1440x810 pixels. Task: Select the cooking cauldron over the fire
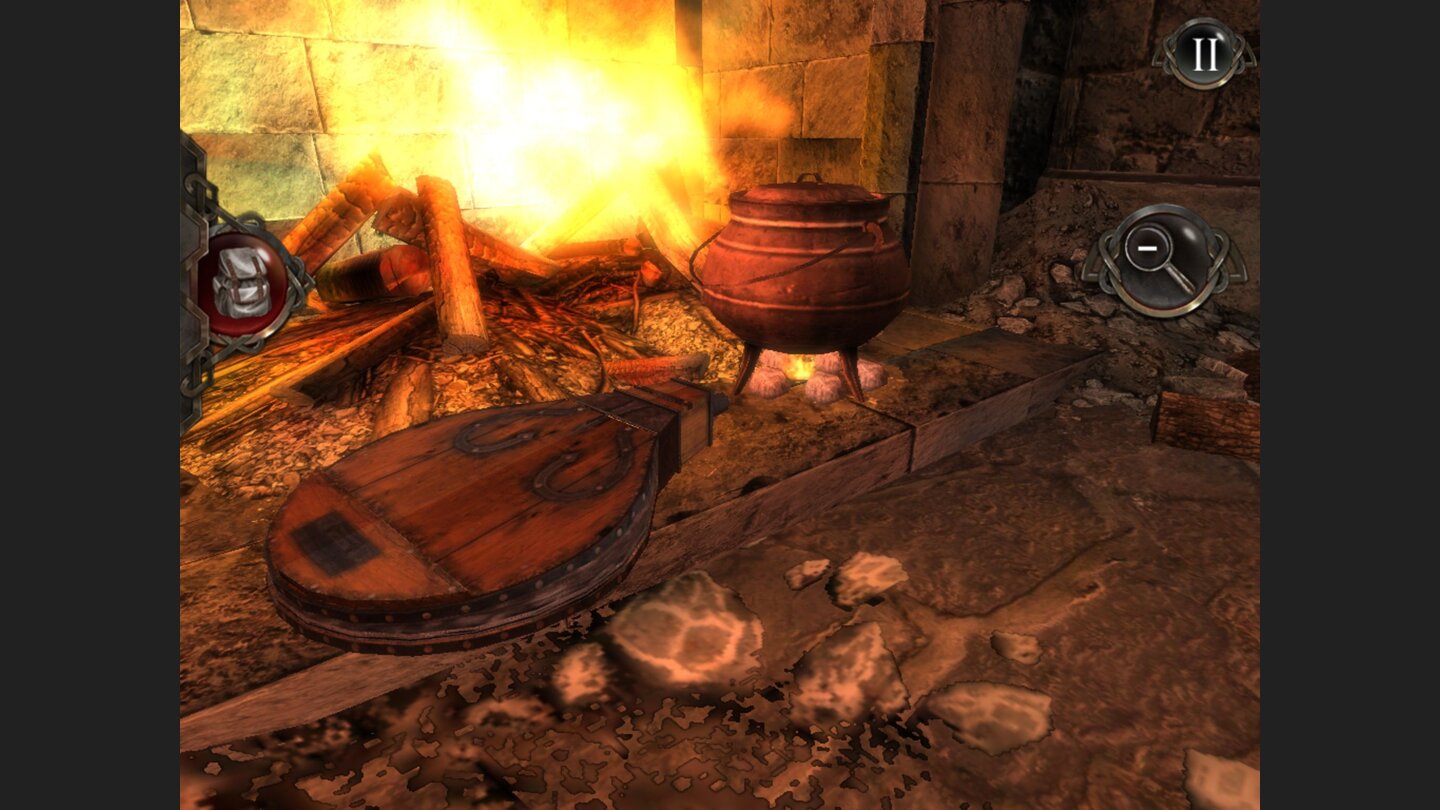pos(805,265)
